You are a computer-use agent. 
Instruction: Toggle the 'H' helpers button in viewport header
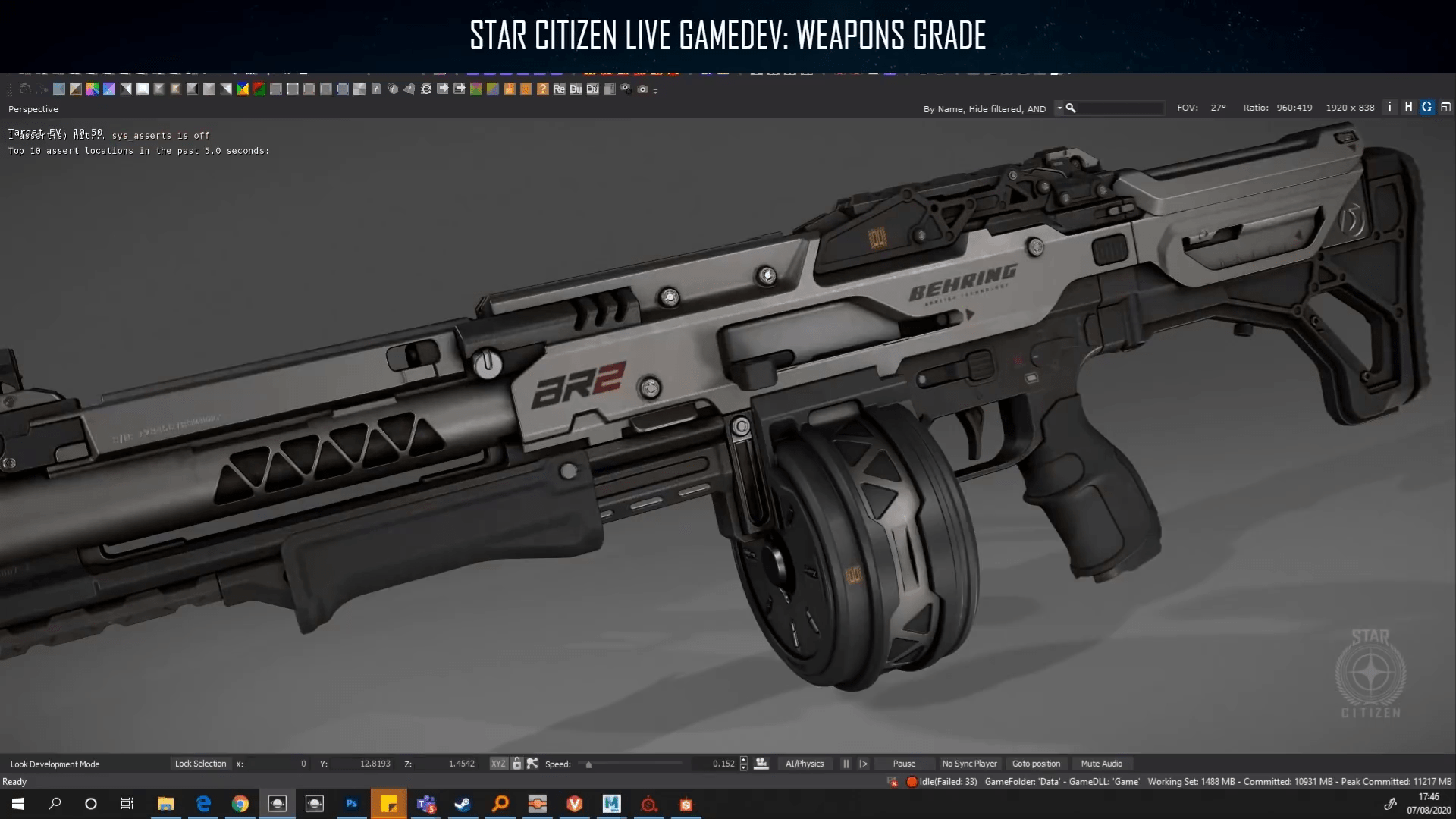coord(1408,108)
